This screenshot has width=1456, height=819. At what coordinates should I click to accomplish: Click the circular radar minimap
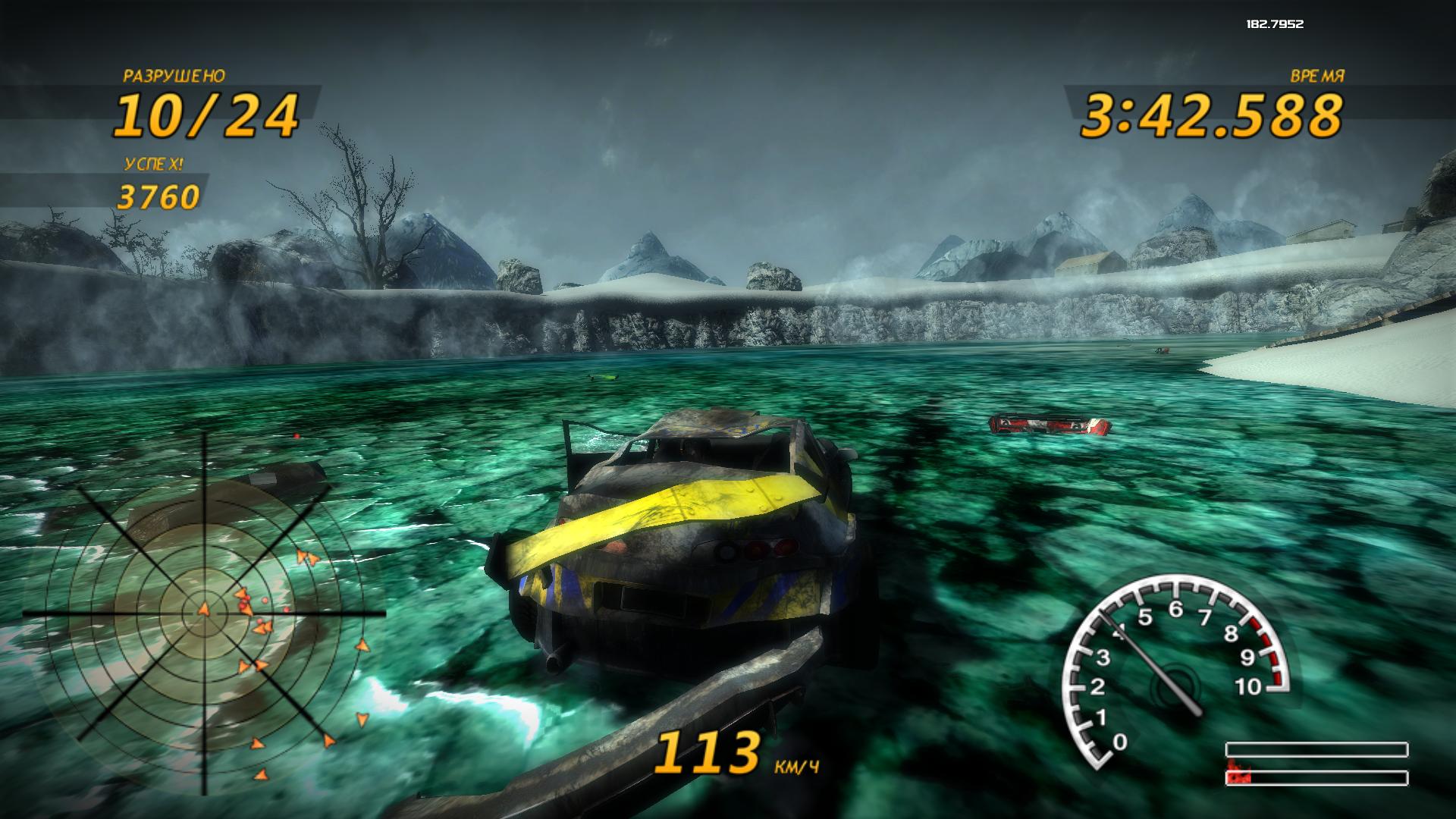pos(203,612)
